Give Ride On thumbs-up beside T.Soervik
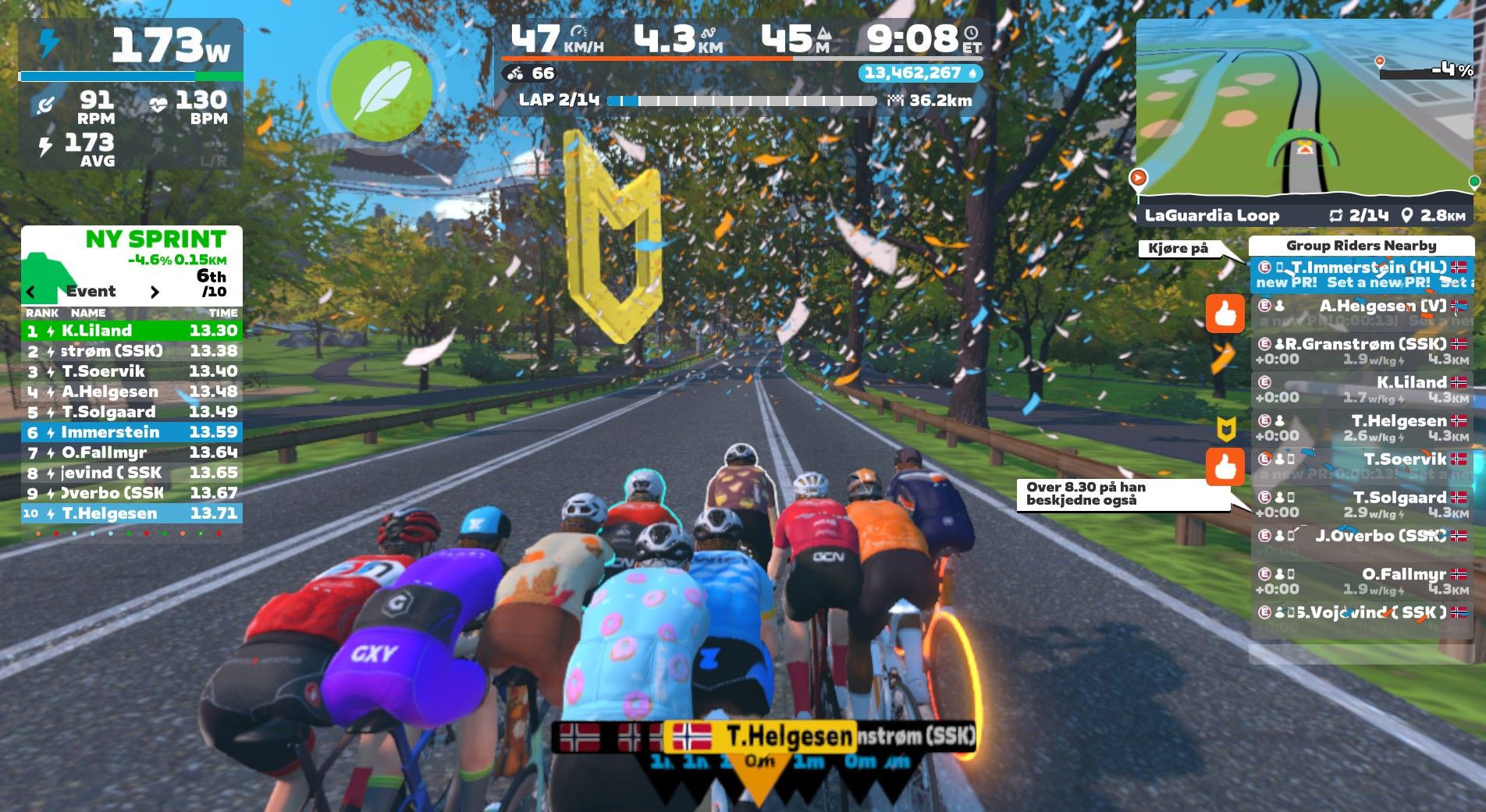The width and height of the screenshot is (1486, 812). (1225, 466)
